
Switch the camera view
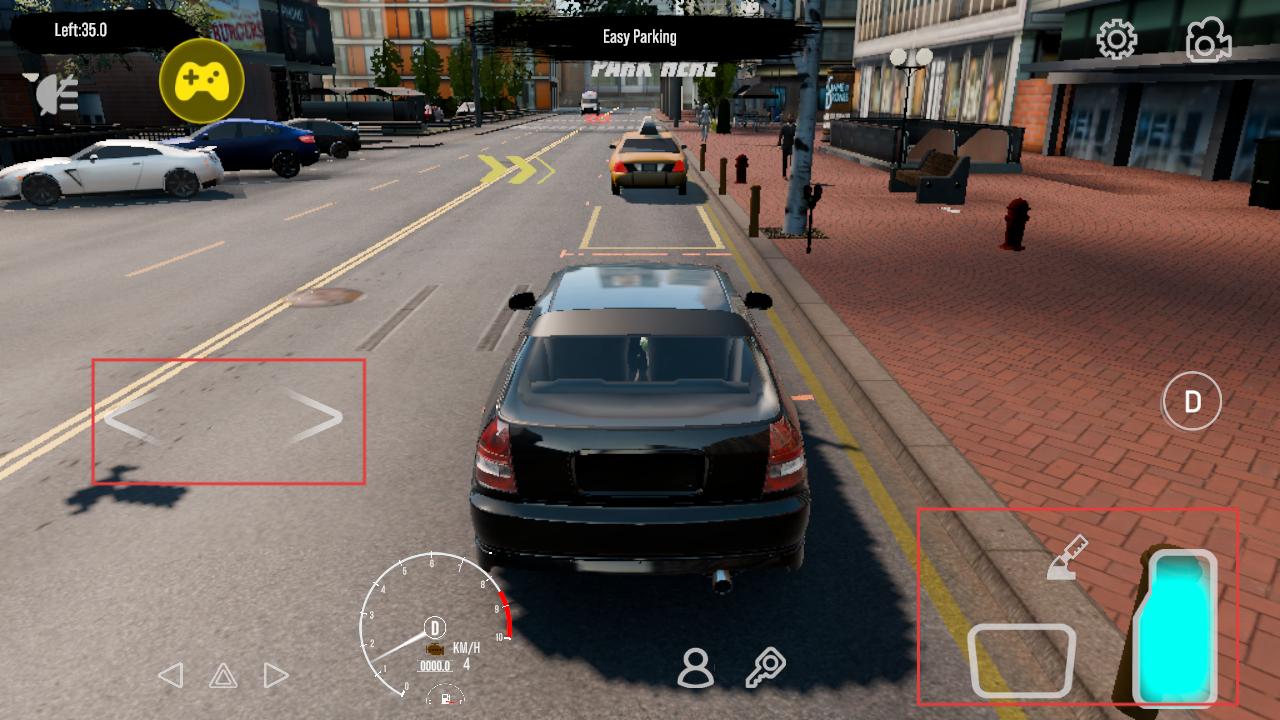tap(1208, 40)
